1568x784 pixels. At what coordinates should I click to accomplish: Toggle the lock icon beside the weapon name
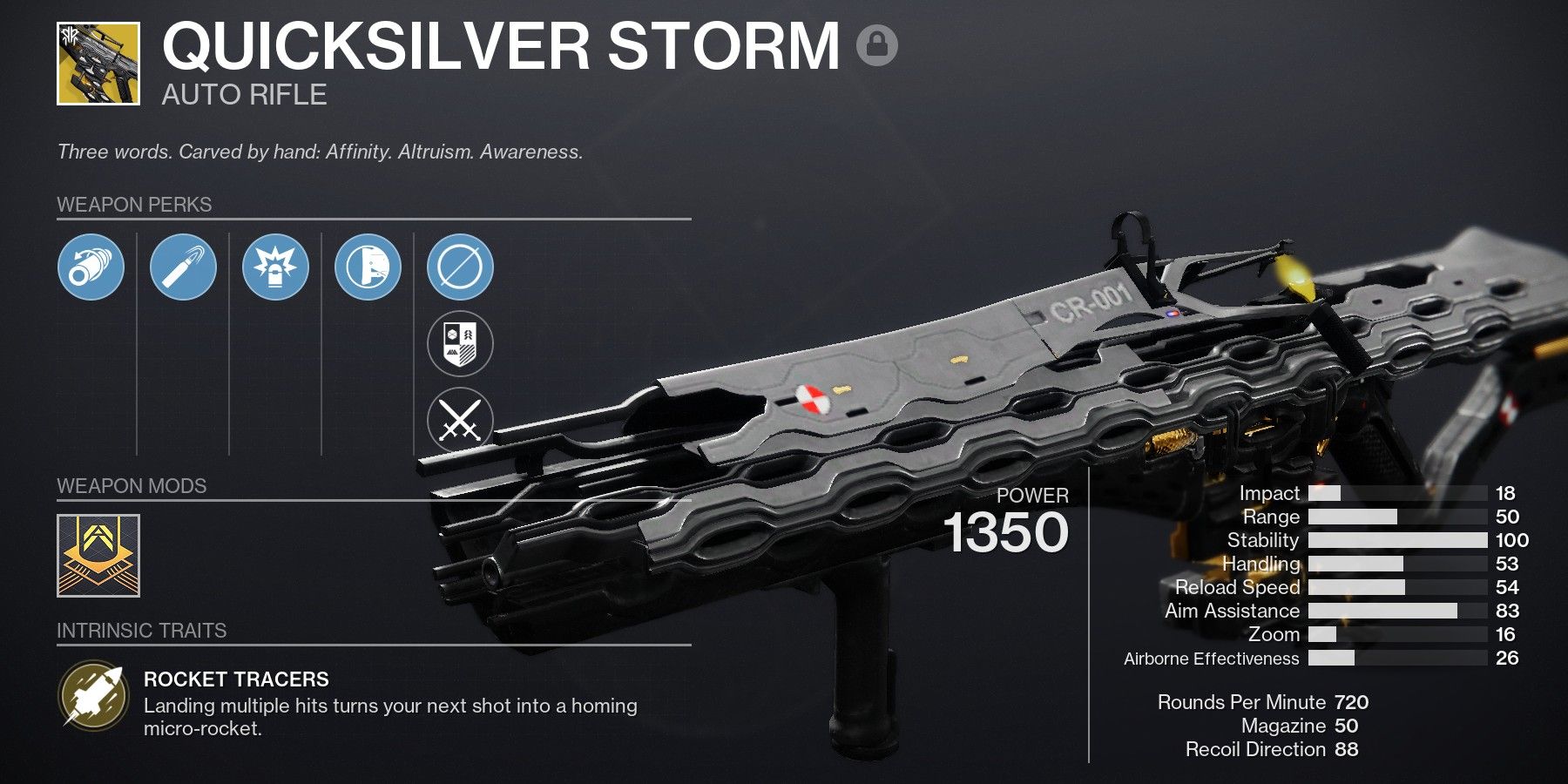875,45
